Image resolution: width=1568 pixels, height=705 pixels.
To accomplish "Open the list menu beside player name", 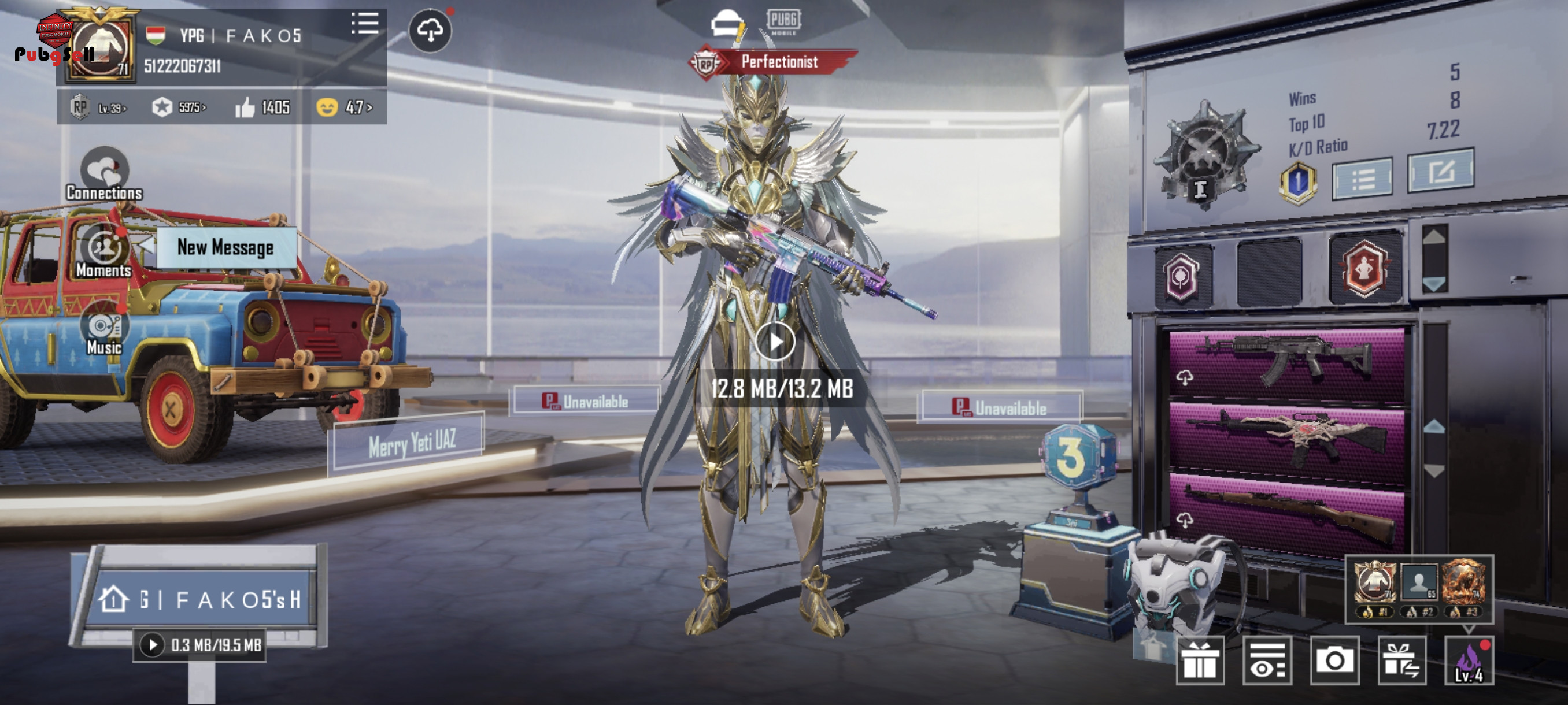I will pos(365,24).
